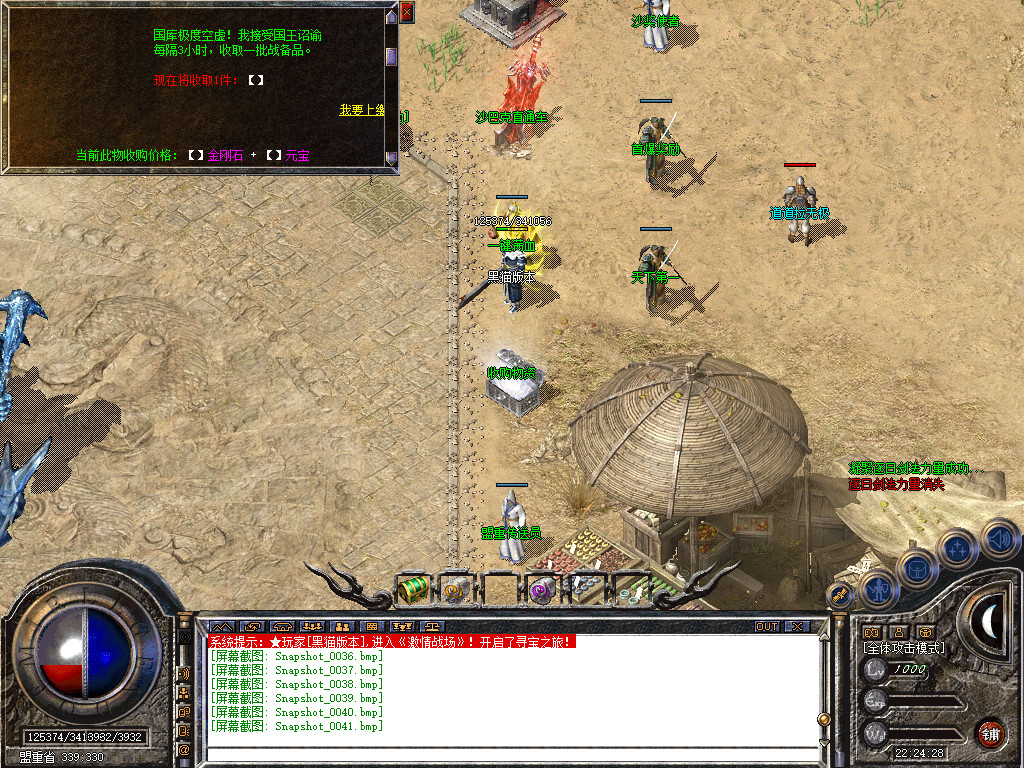
Task: Use the green treasure chest belt item
Action: (x=412, y=589)
